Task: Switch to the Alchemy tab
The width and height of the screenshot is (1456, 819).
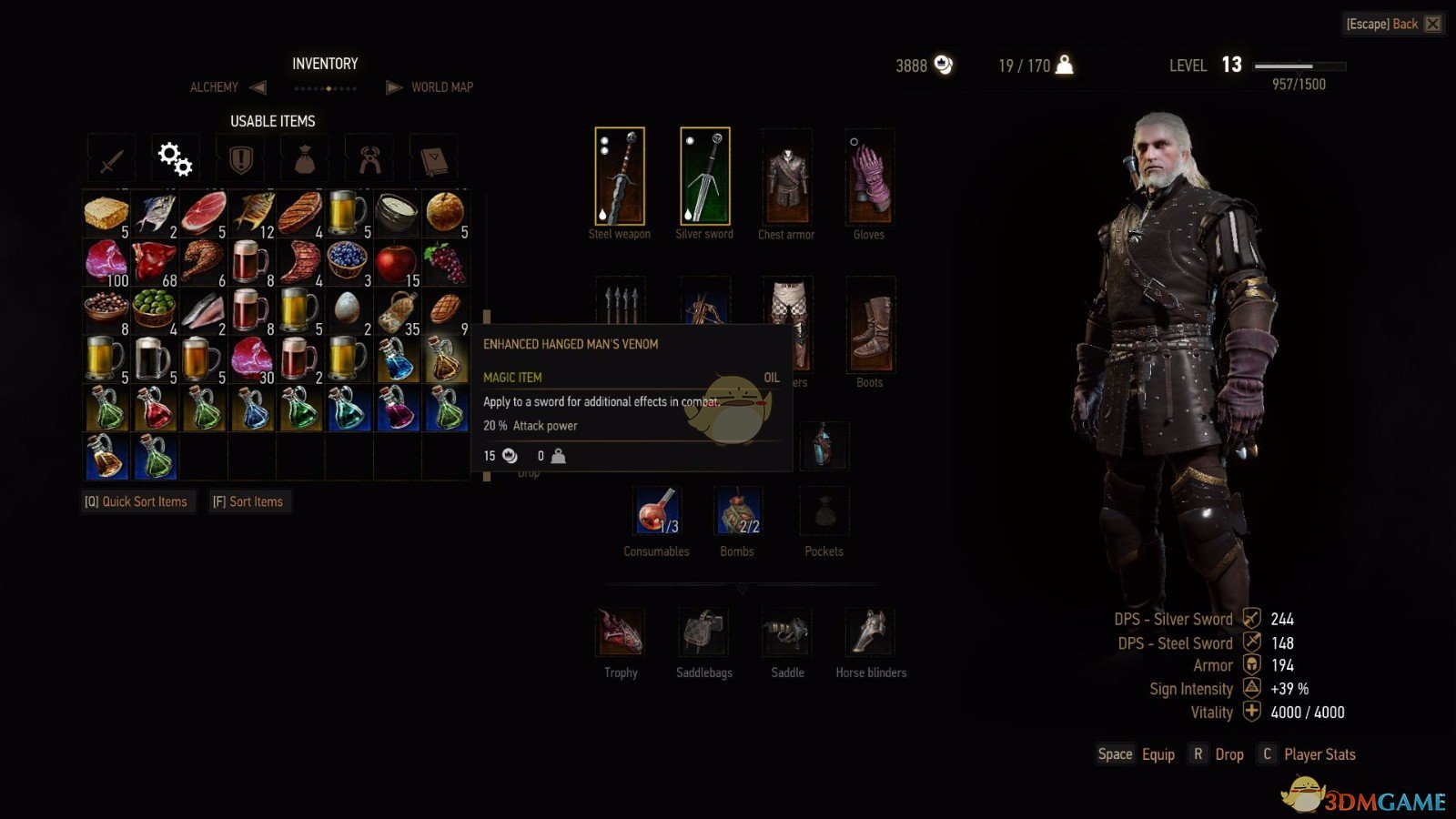Action: click(x=215, y=86)
